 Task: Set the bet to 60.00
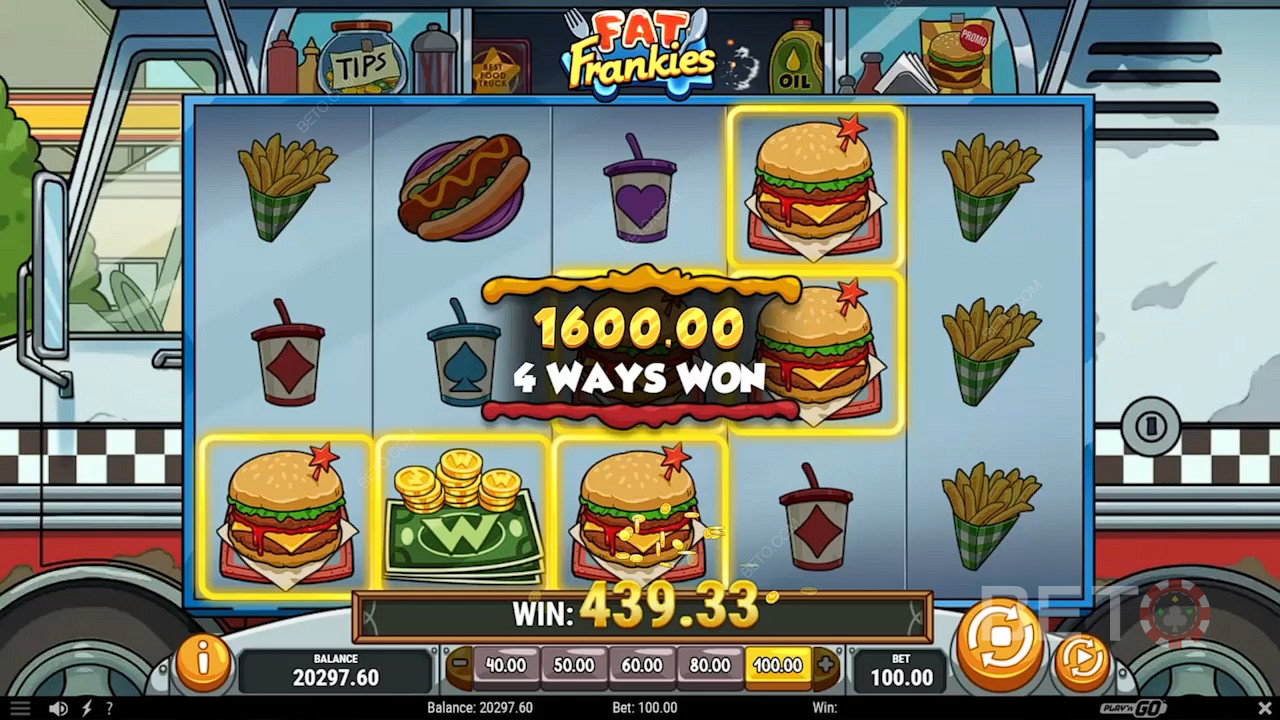pyautogui.click(x=642, y=665)
